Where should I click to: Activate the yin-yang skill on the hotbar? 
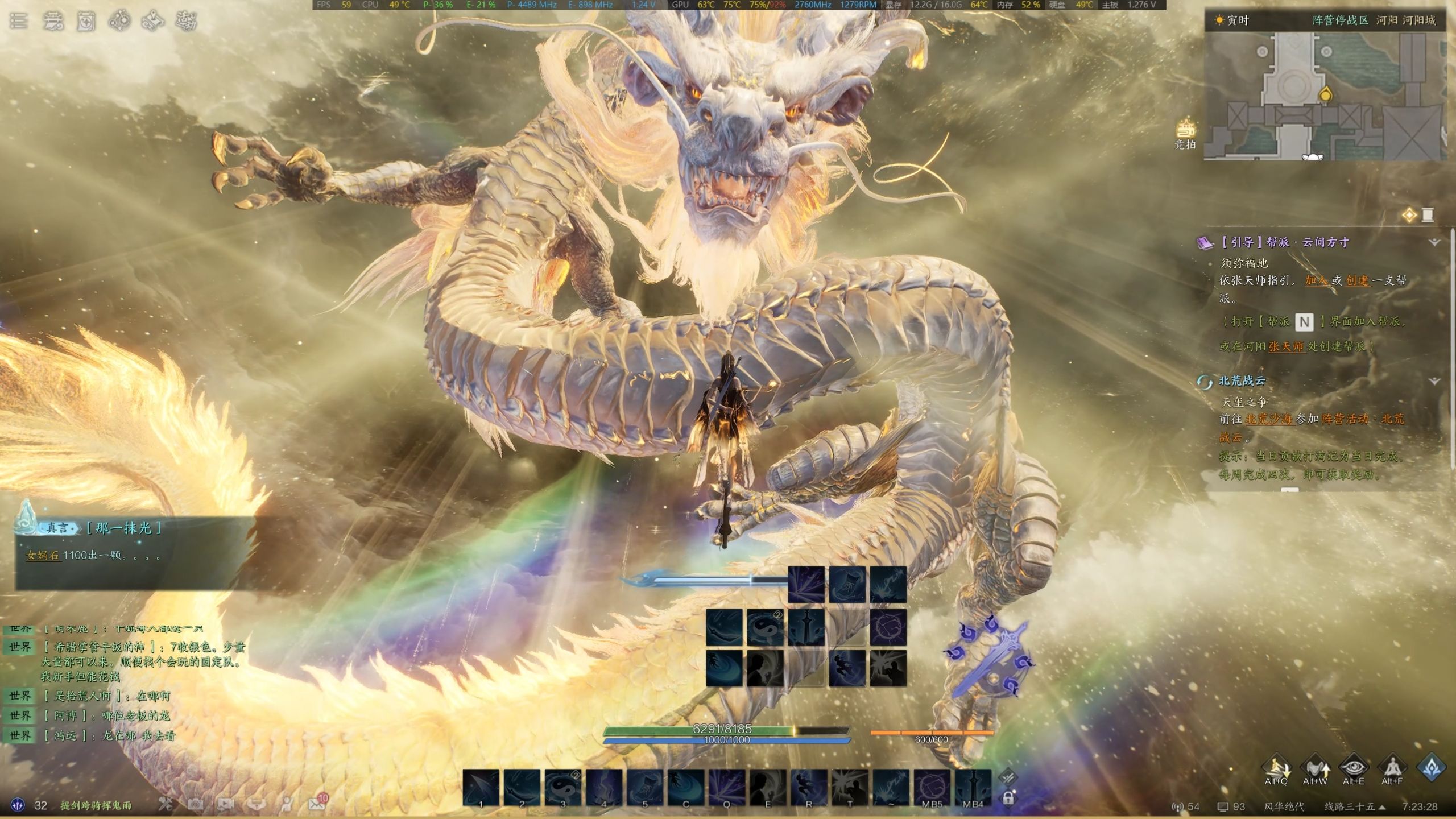[x=563, y=787]
